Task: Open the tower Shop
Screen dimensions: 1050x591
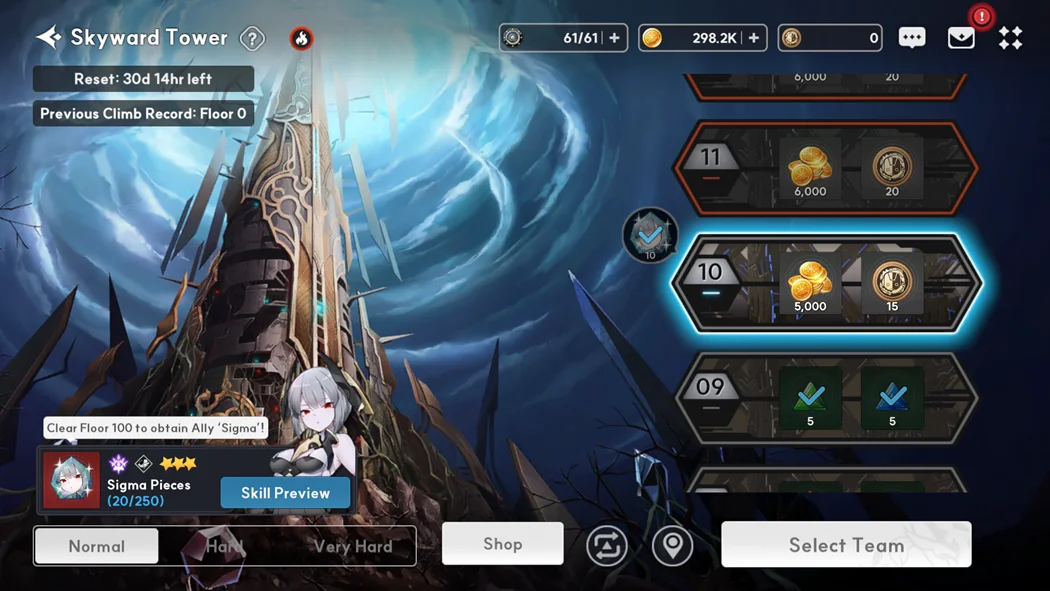Action: (x=502, y=544)
